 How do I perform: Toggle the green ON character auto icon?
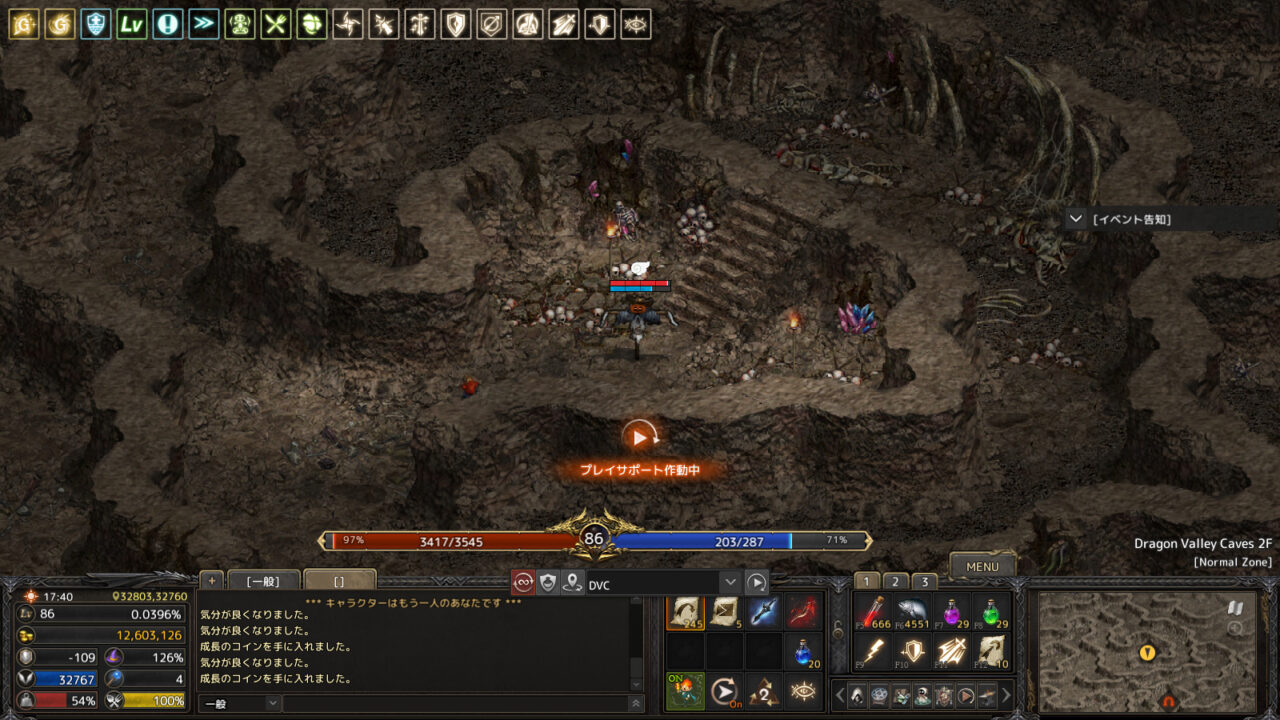point(685,691)
